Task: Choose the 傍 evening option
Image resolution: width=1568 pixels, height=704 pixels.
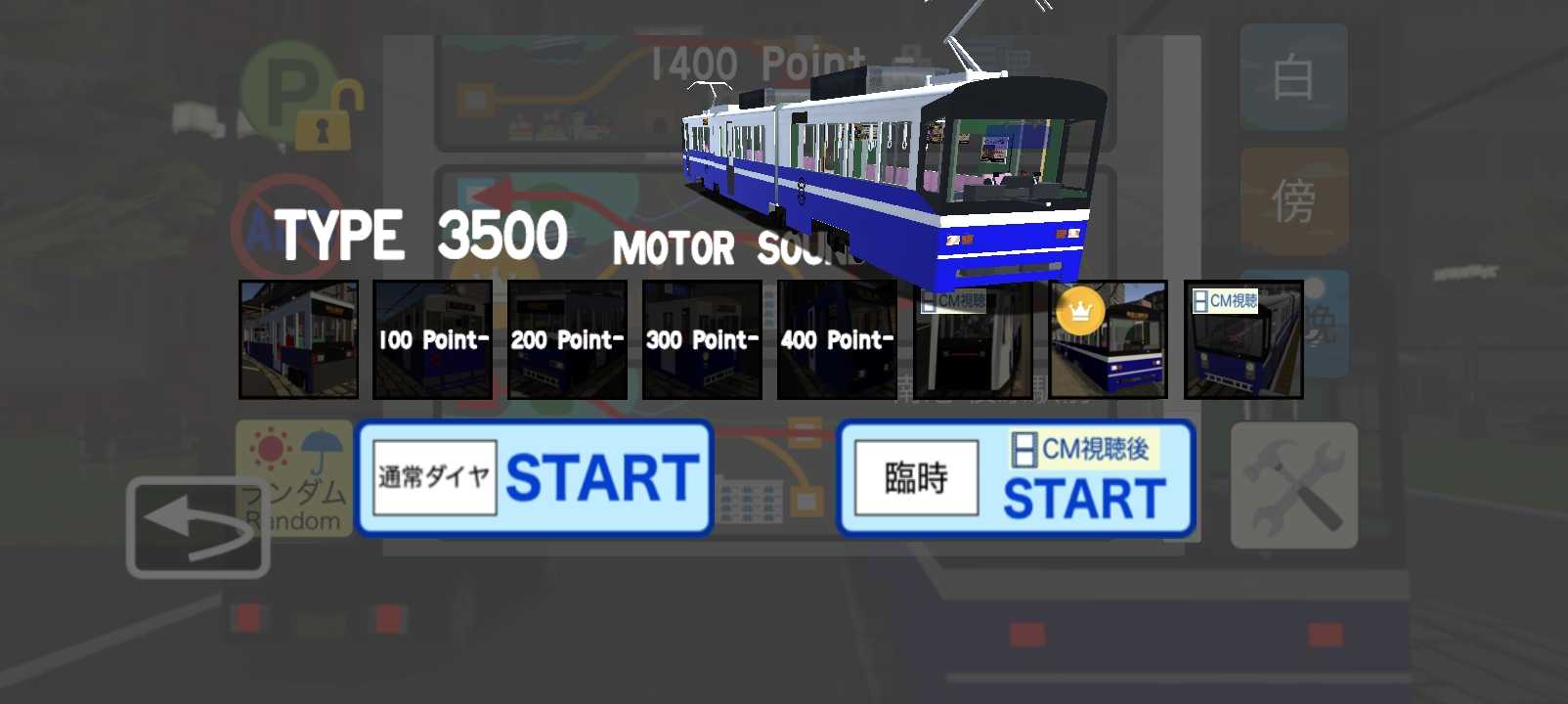Action: coord(1293,200)
